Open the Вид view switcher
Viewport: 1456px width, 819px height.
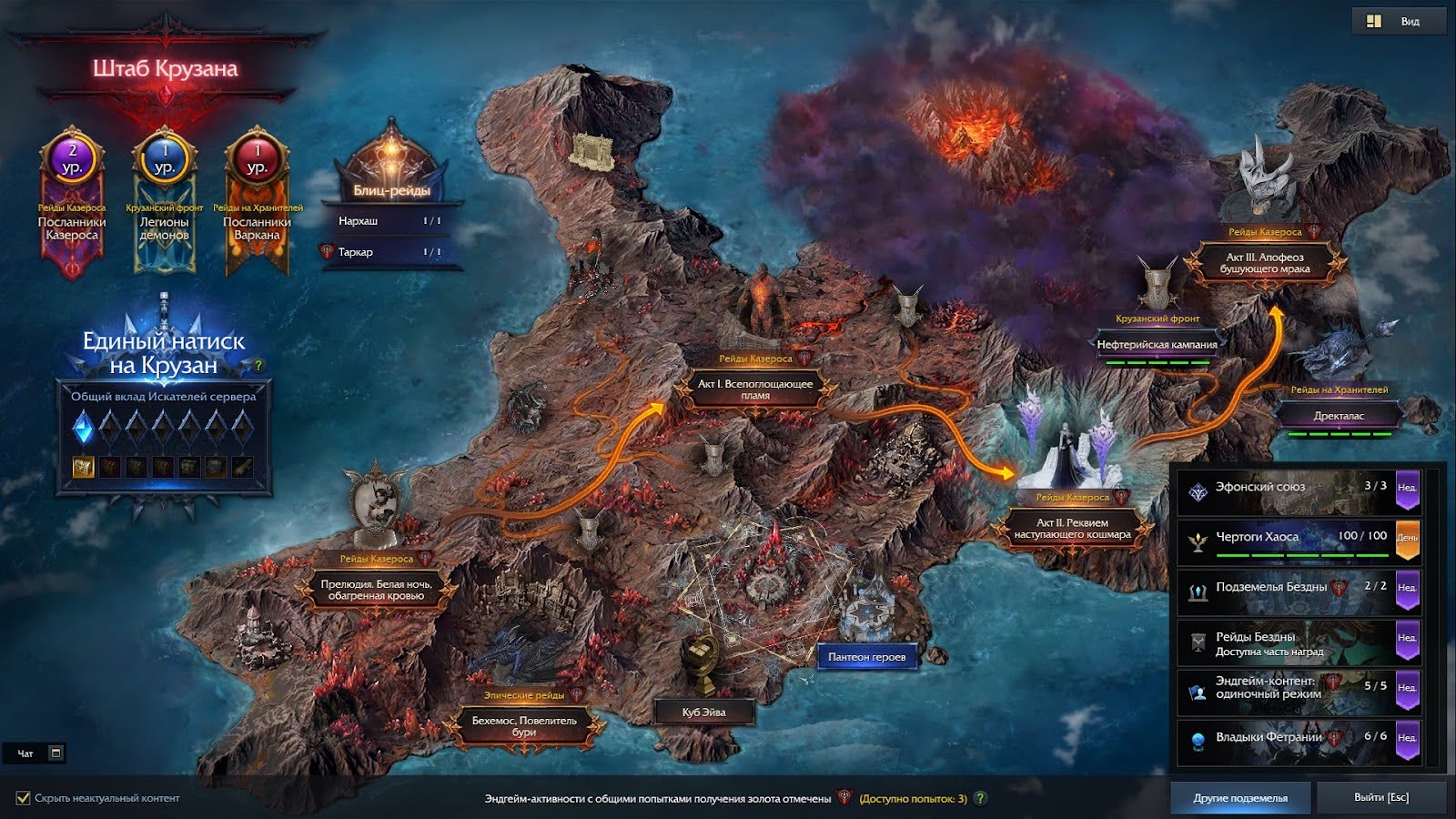click(1398, 21)
